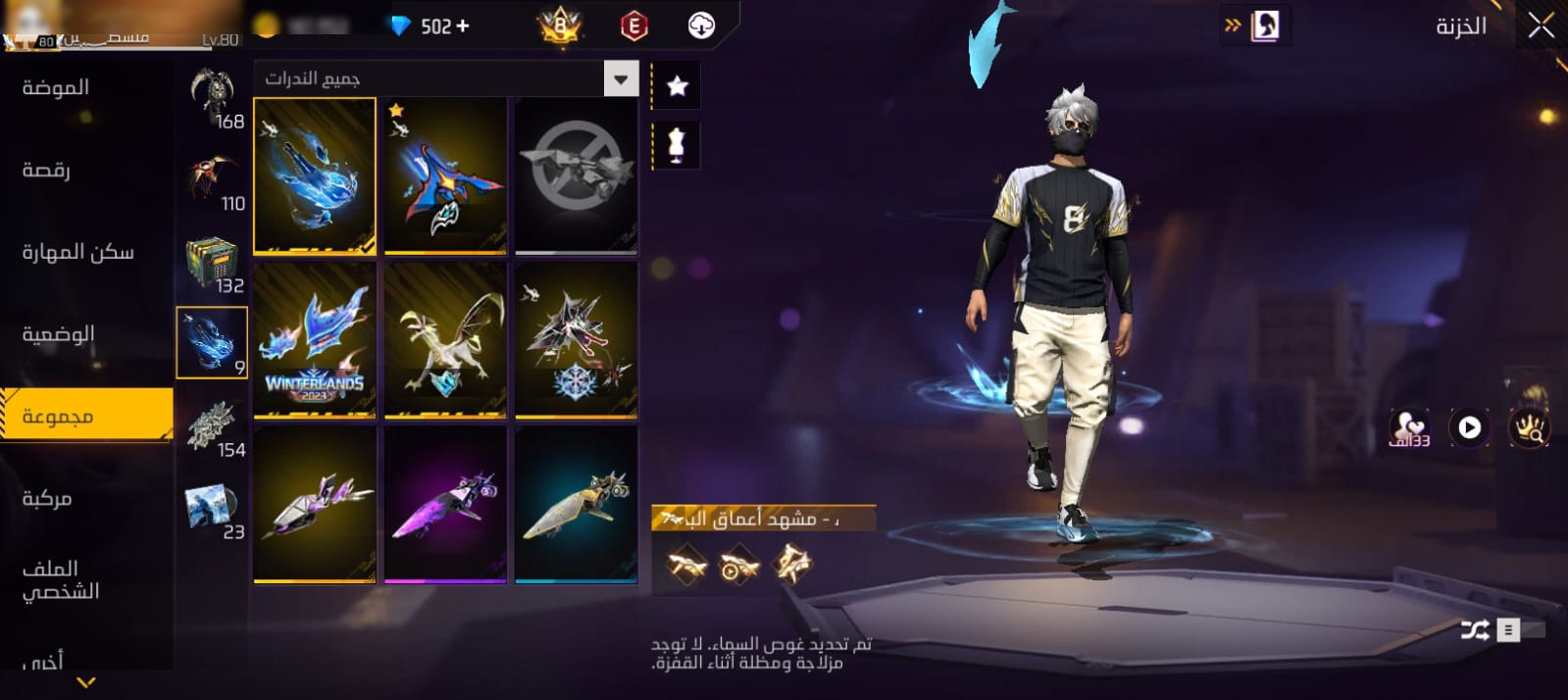The image size is (1568, 700).
Task: Select the الوضعية pose category
Action: [59, 334]
